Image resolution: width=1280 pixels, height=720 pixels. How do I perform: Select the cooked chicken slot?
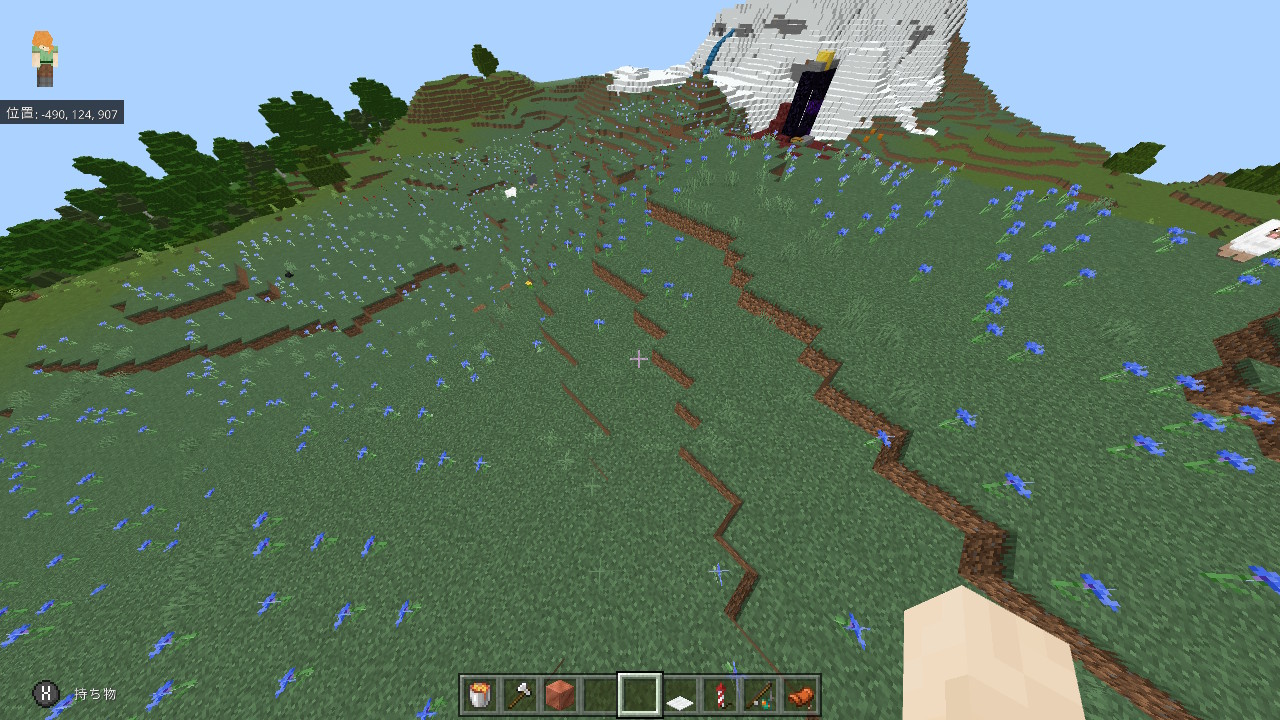coord(800,694)
